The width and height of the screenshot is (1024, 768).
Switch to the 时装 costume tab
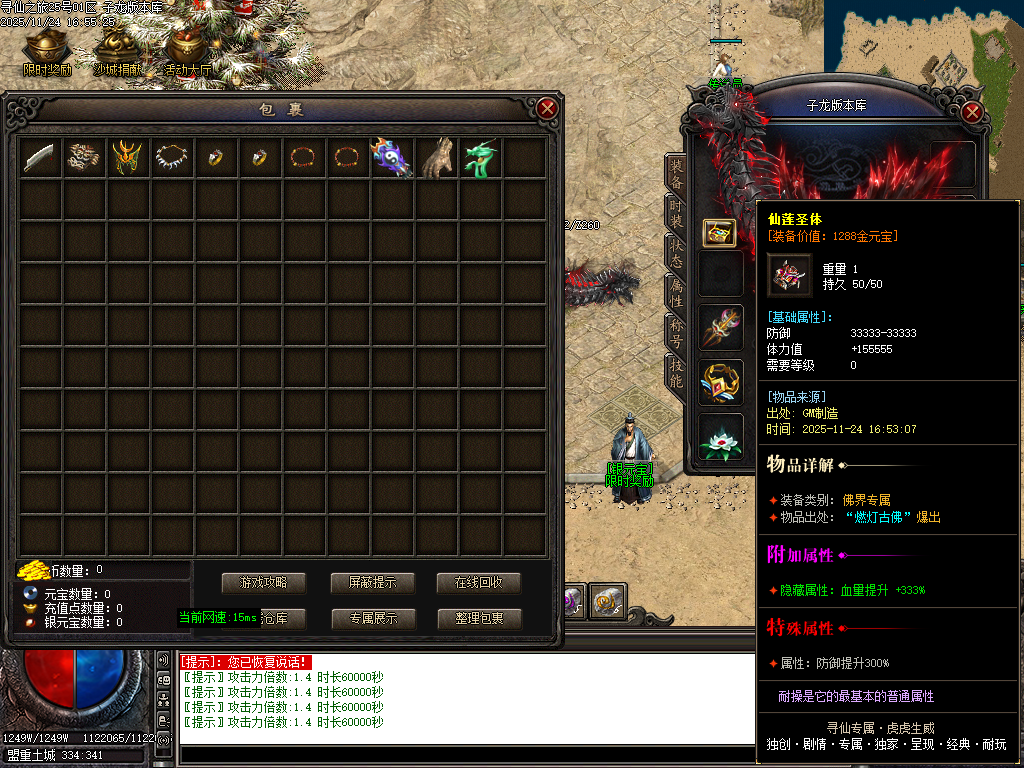(677, 212)
